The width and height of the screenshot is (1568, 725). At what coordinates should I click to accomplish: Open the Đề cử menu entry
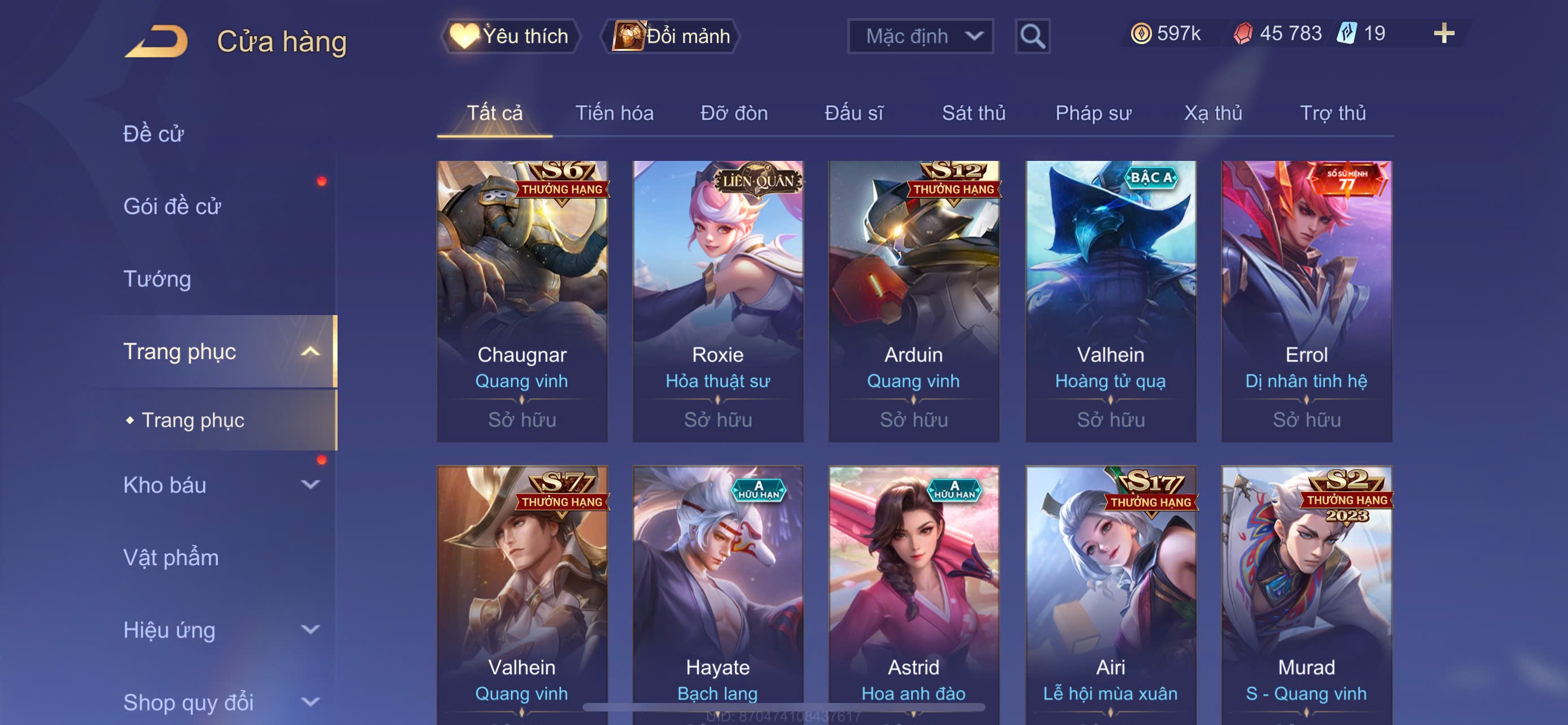[x=154, y=134]
